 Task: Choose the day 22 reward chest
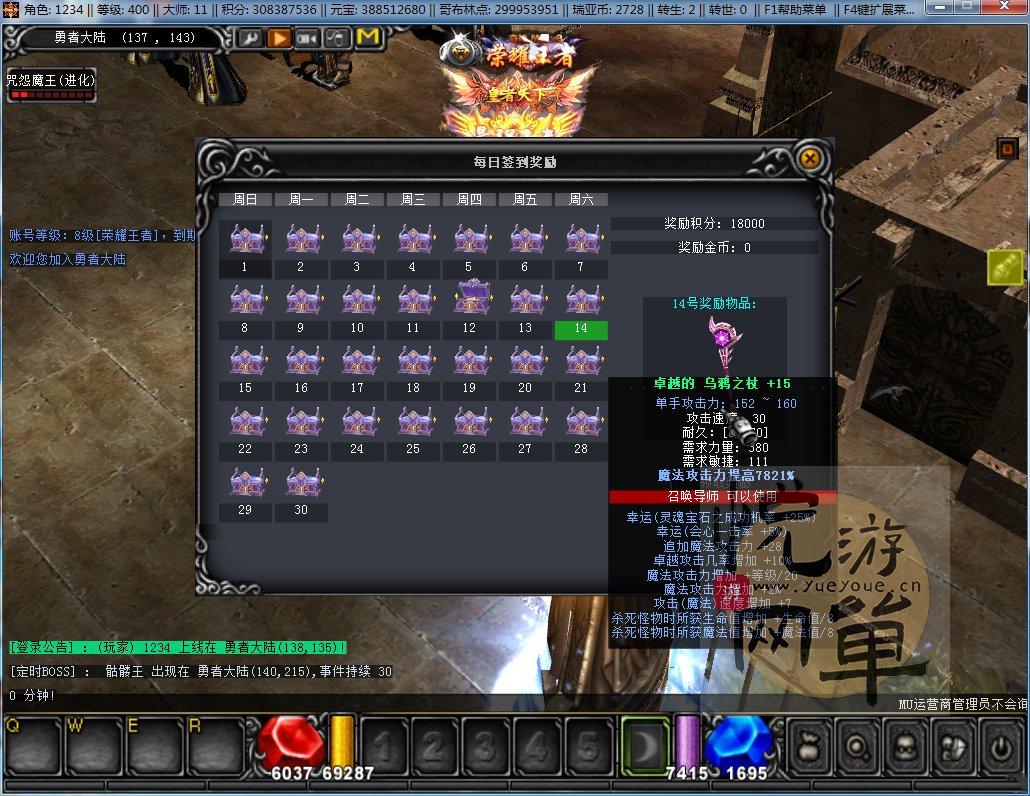245,421
